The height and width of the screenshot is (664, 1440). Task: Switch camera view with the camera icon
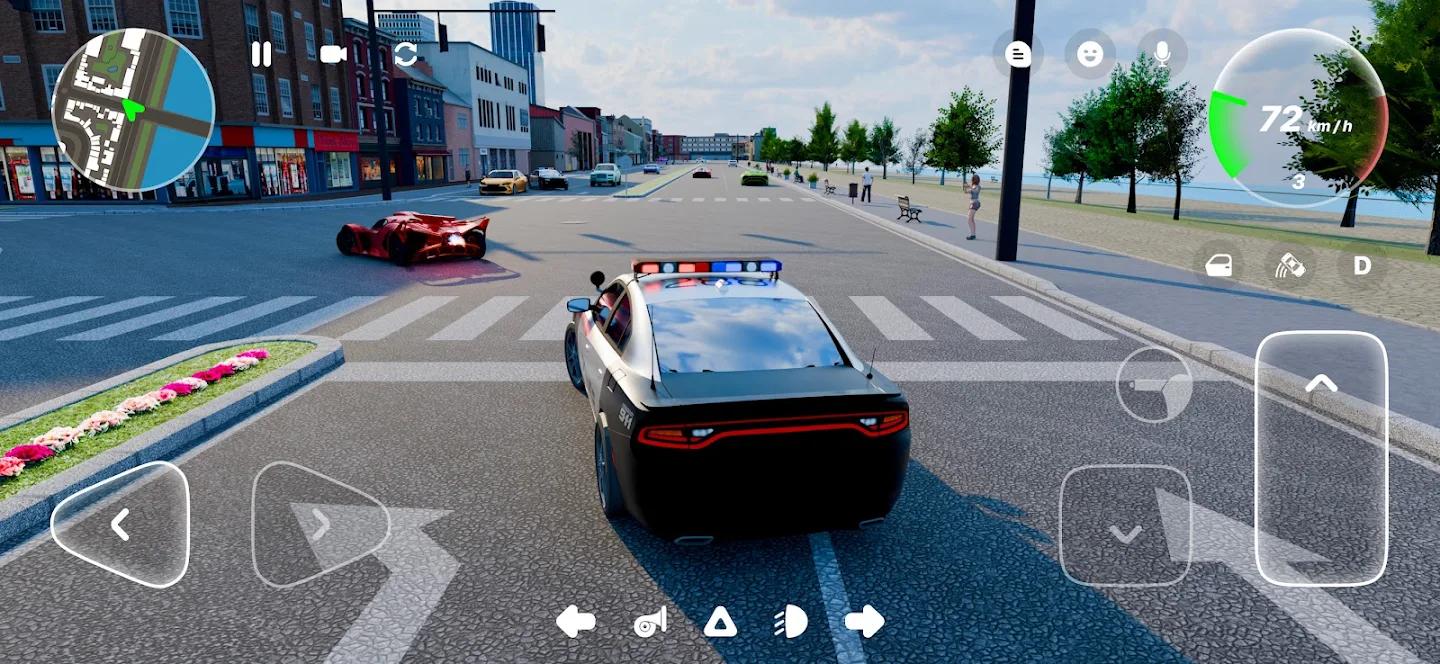tap(333, 54)
